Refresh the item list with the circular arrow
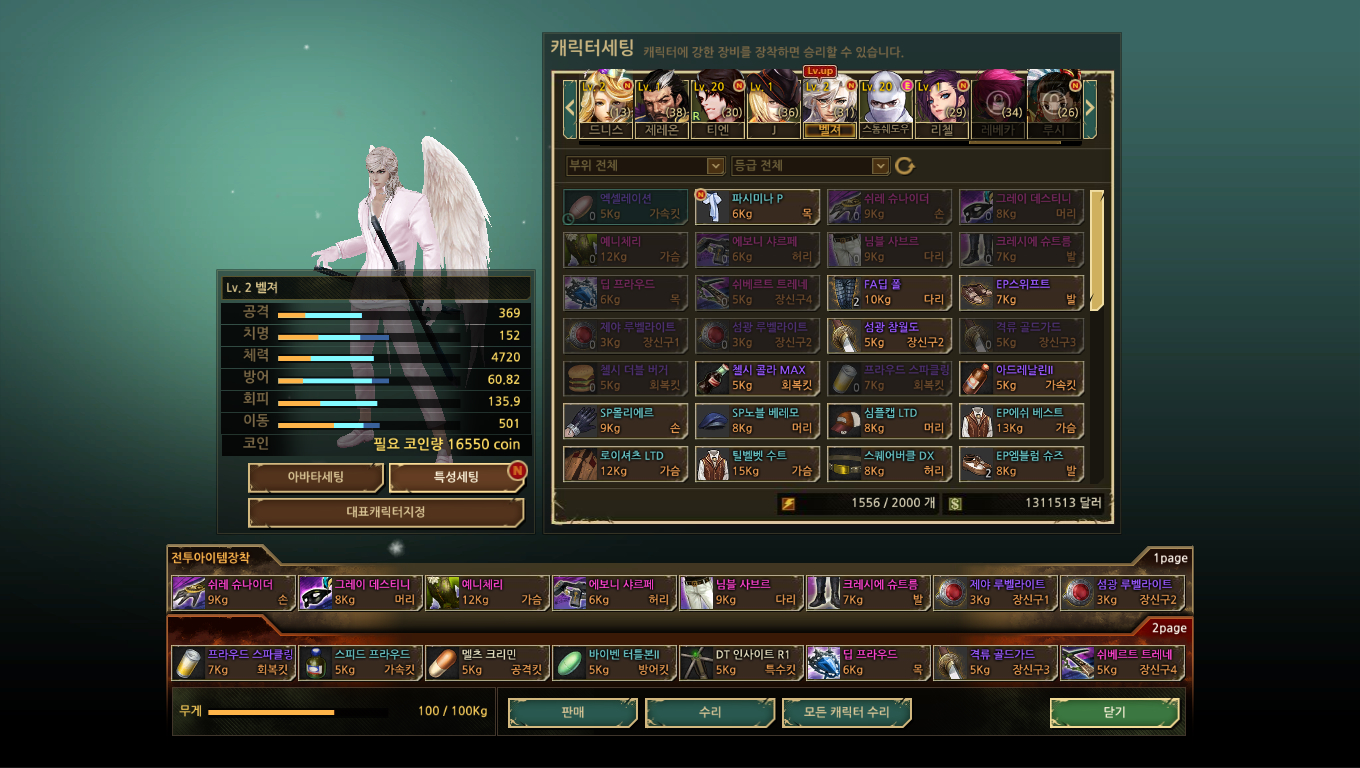The image size is (1360, 768). pos(905,166)
